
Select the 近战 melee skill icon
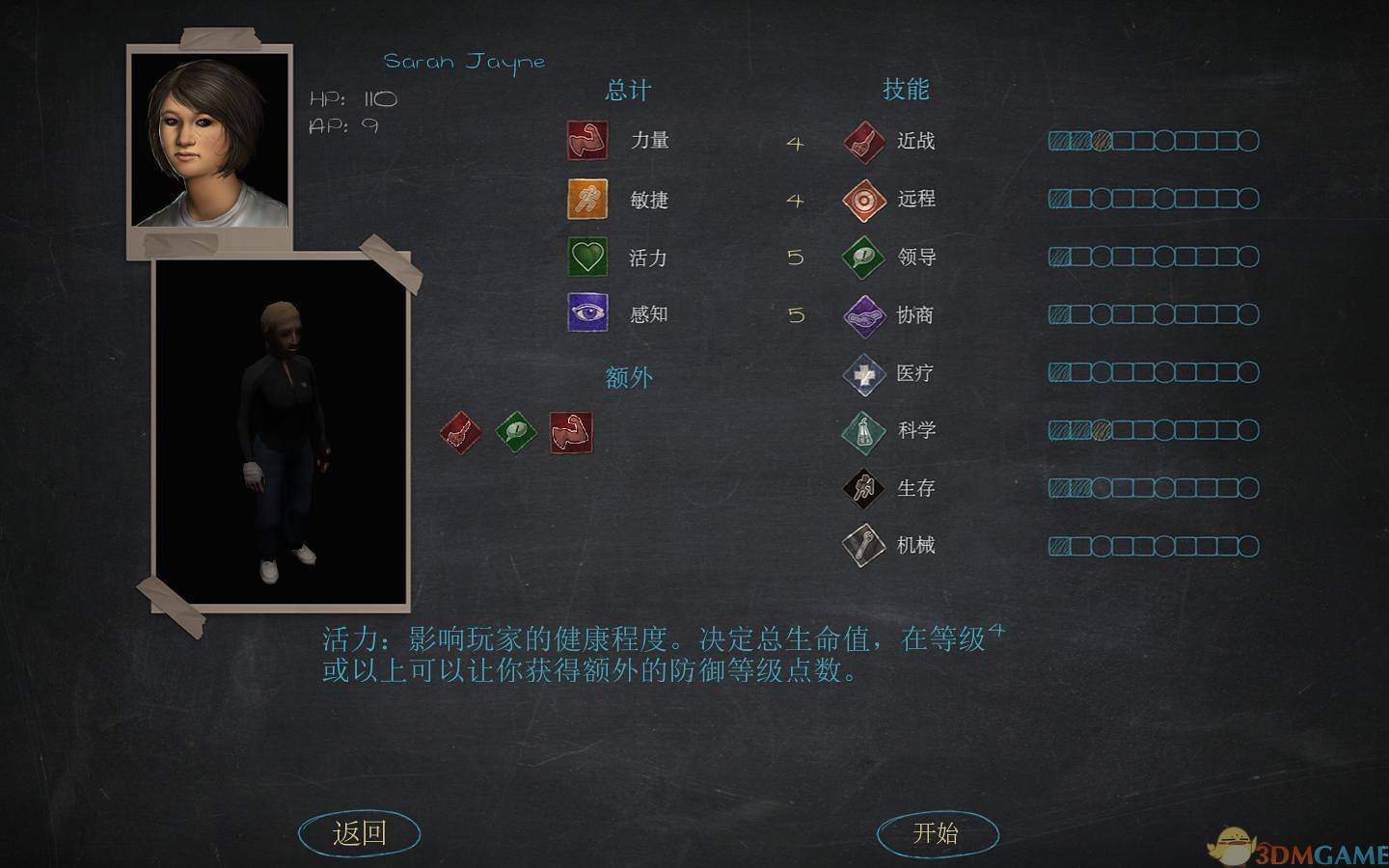(863, 141)
